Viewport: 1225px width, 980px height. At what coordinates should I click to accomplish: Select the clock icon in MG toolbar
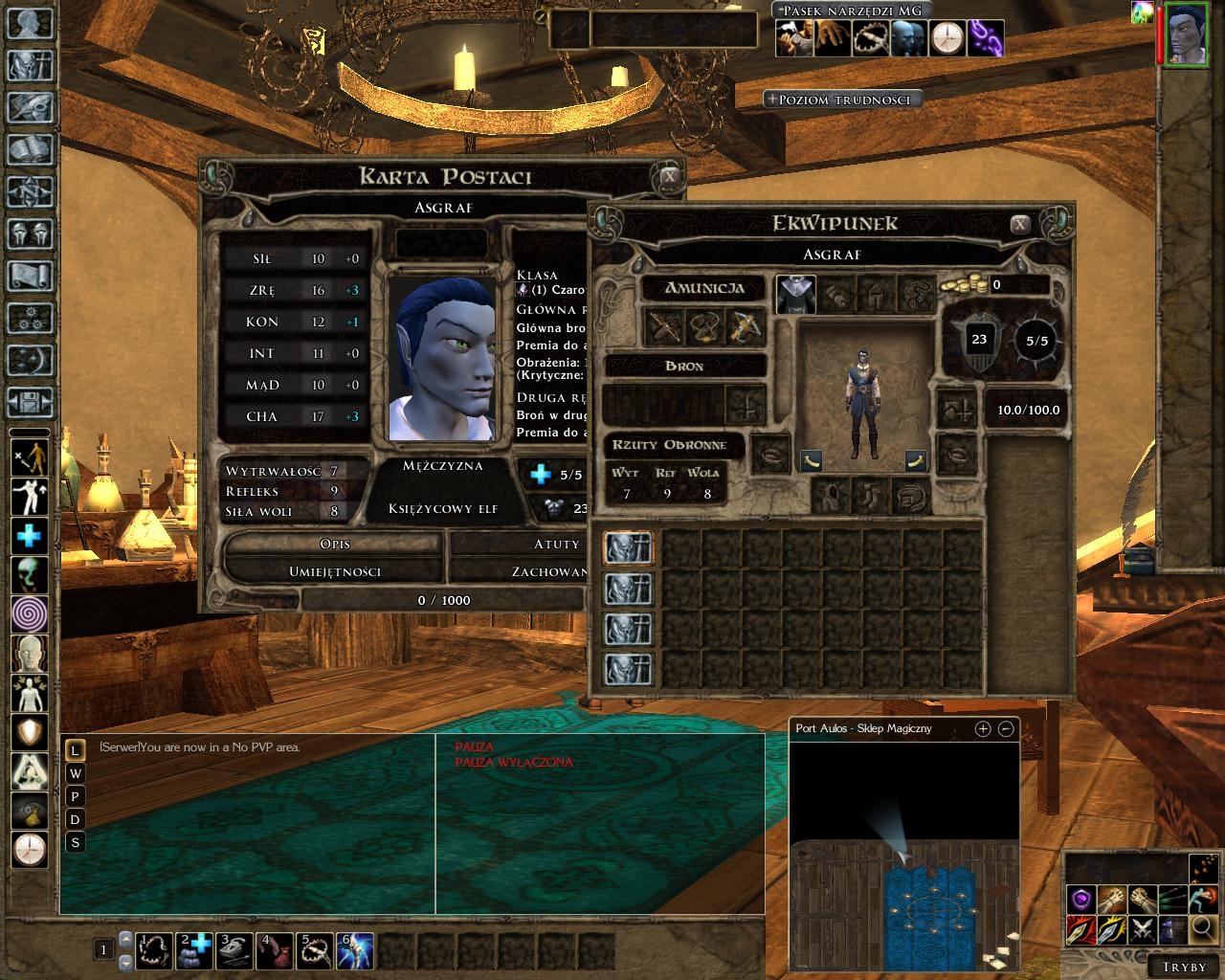[947, 38]
